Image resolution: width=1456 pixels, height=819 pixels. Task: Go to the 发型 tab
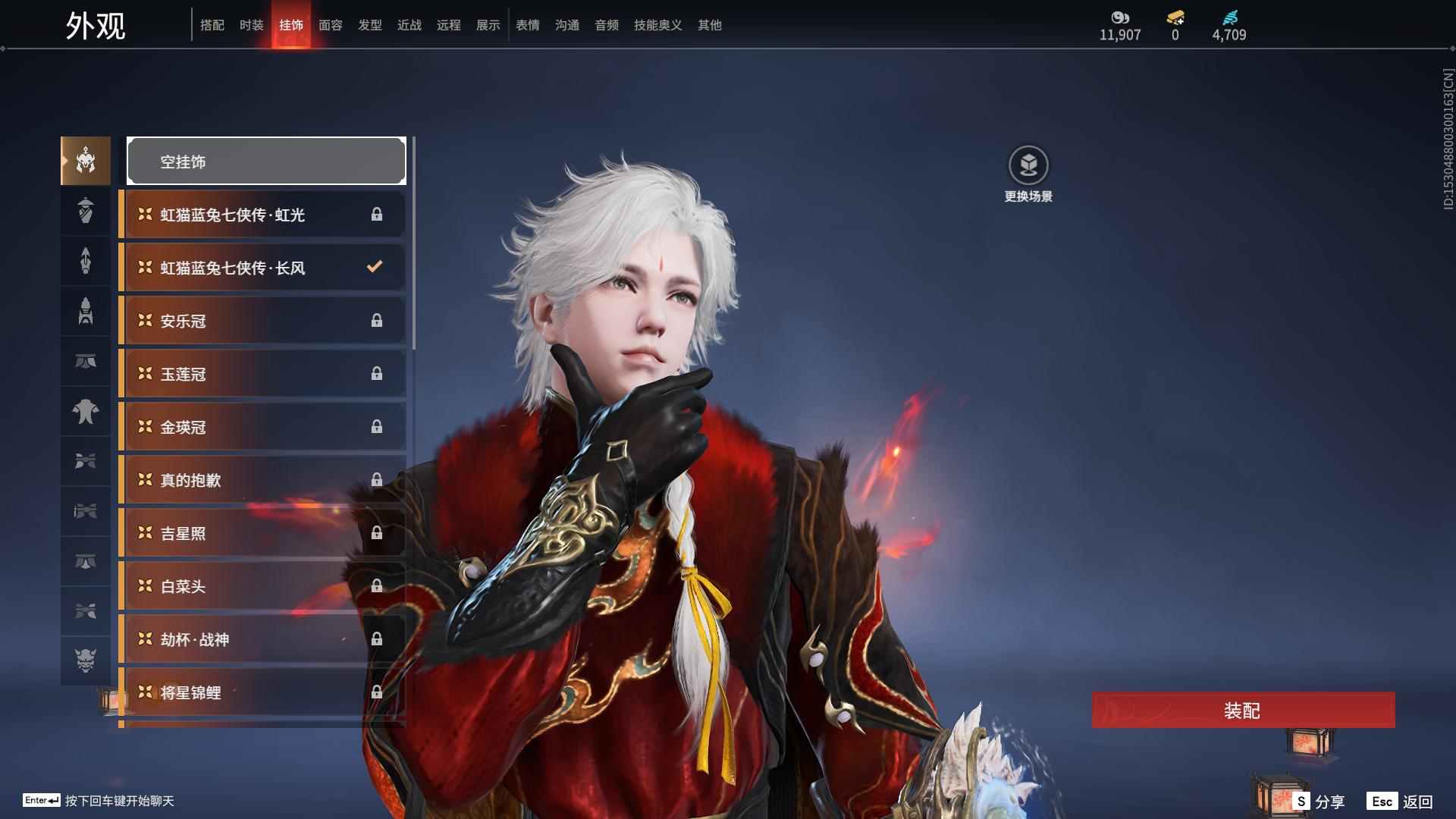(x=370, y=25)
